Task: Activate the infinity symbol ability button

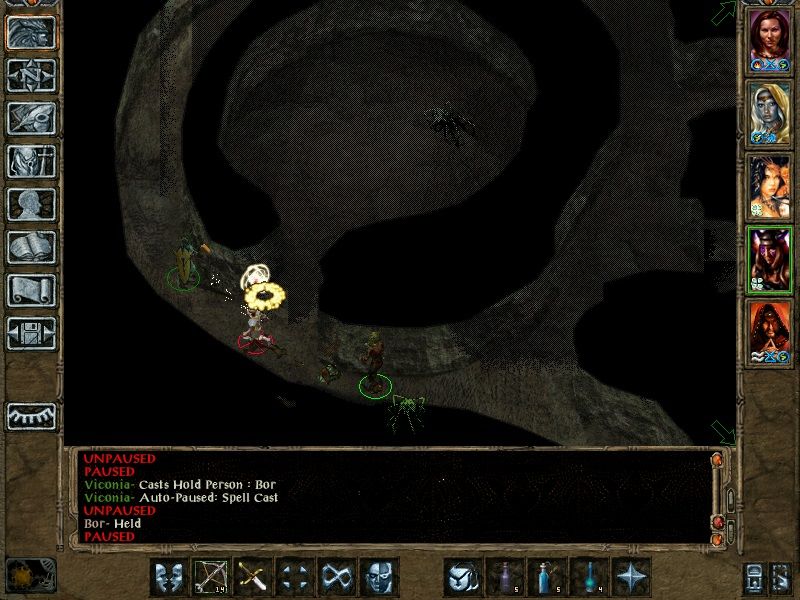Action: pyautogui.click(x=337, y=577)
